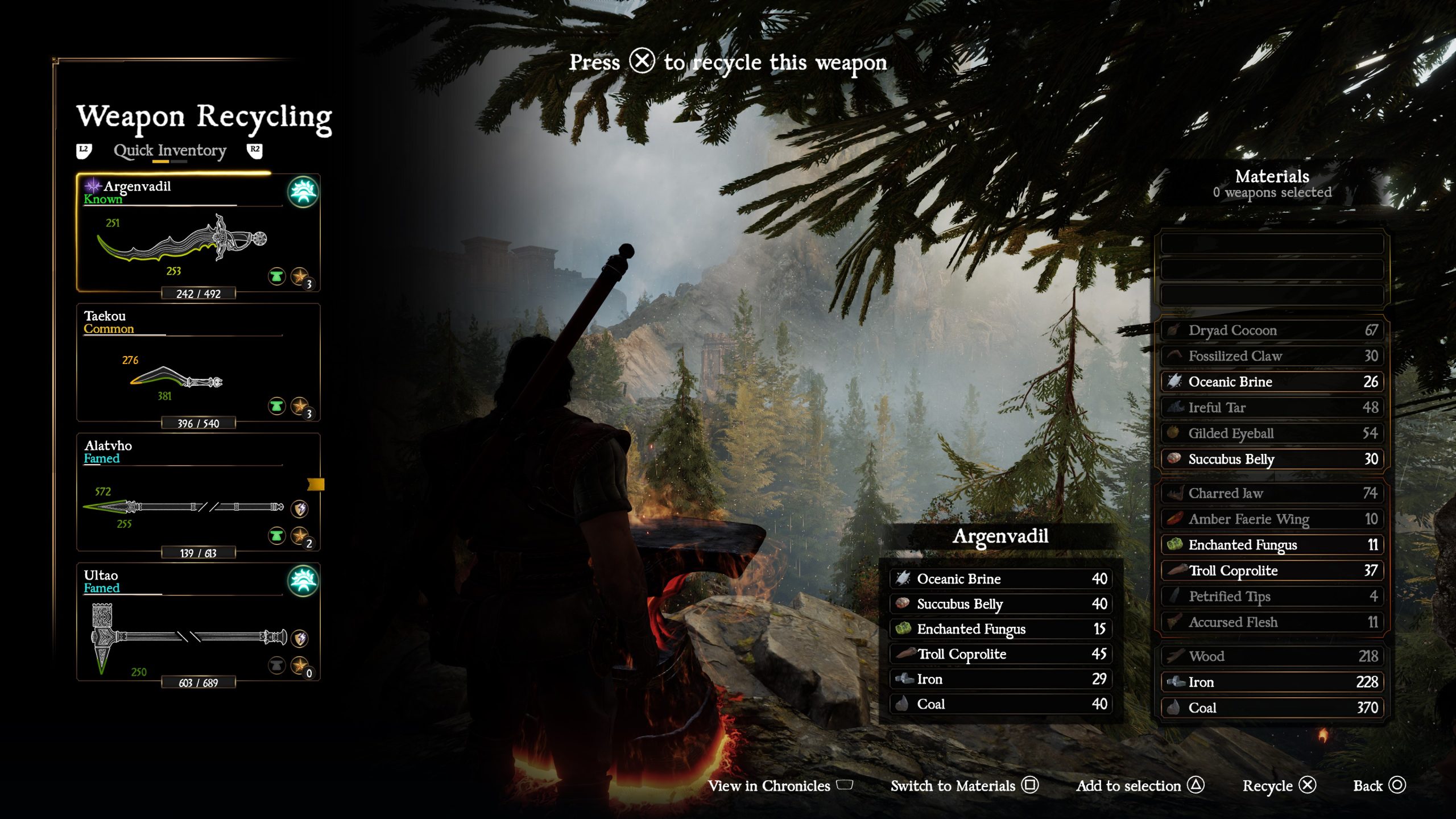Click the Argenvadil Troll Coprolite yield row
The width and height of the screenshot is (1456, 819).
coord(1000,654)
